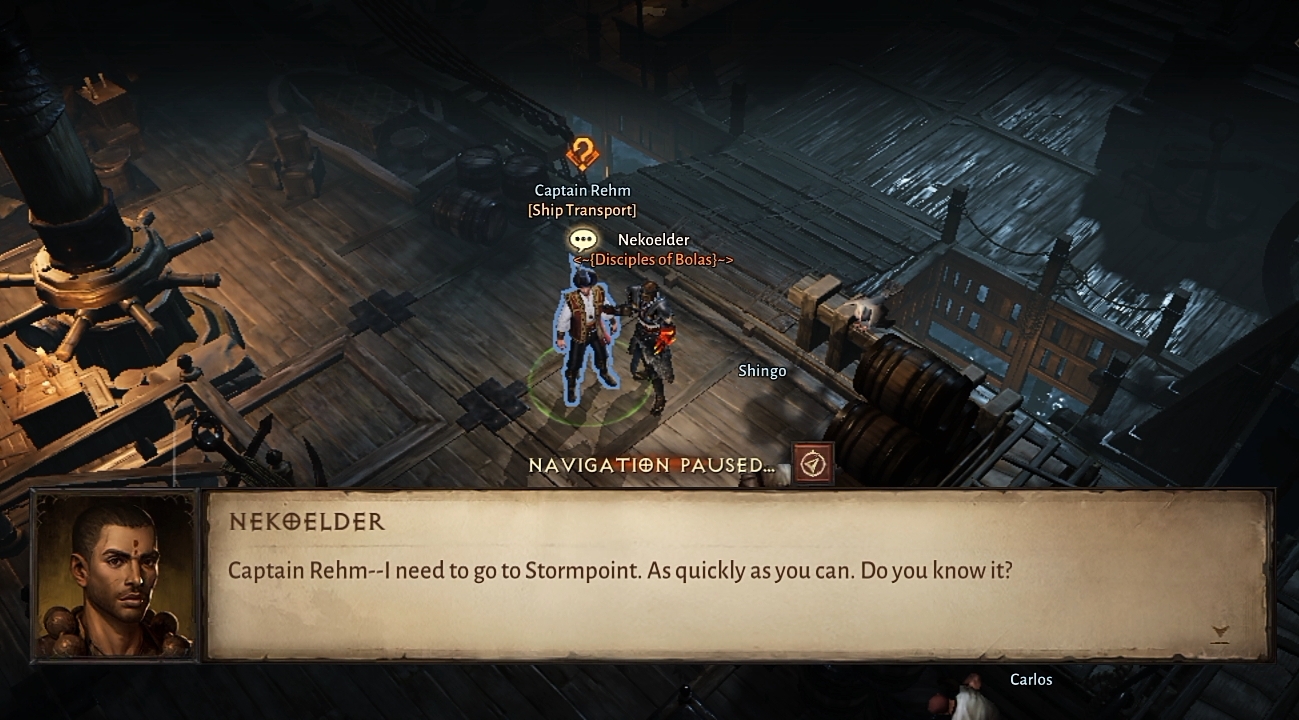Advance dialogue with the bottom-right arrow
The width and height of the screenshot is (1299, 720).
tap(1219, 632)
